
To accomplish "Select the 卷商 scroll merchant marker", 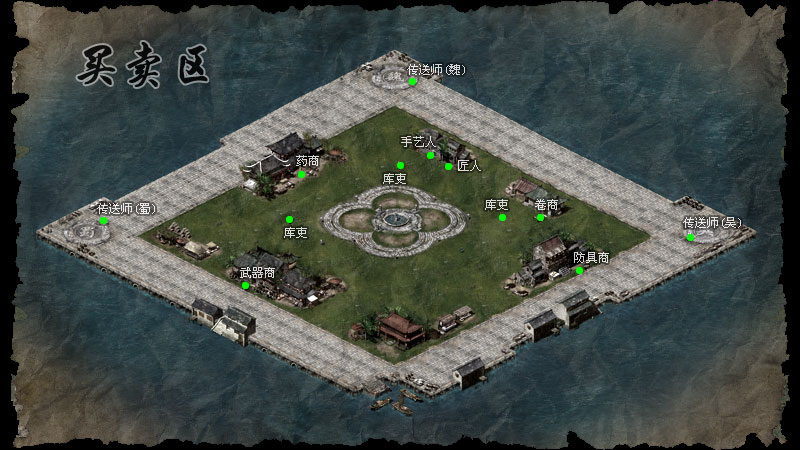I will (x=540, y=217).
